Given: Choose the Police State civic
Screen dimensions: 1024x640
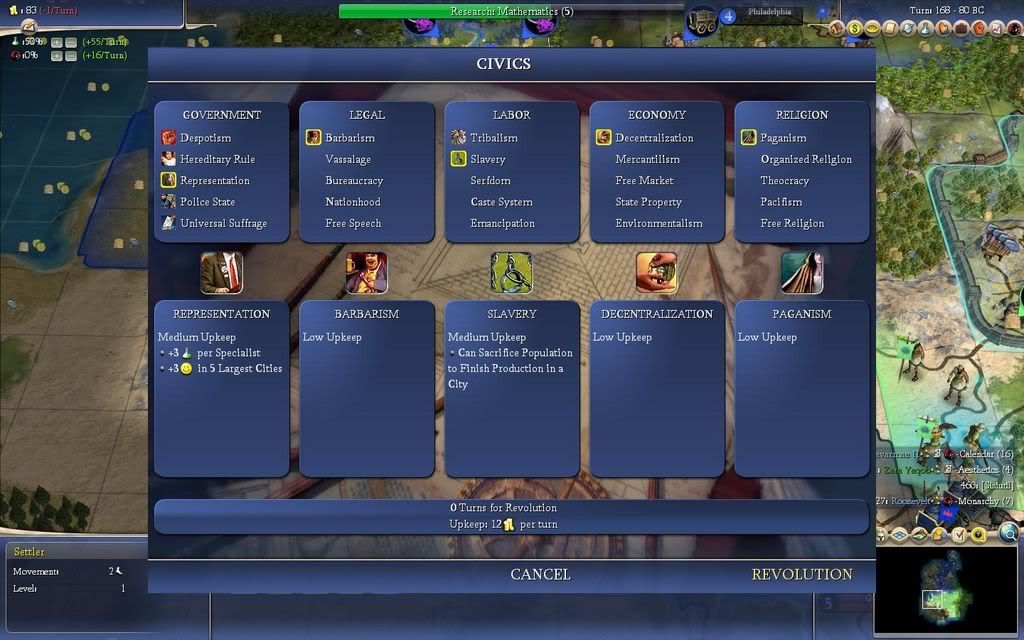Looking at the screenshot, I should [207, 202].
